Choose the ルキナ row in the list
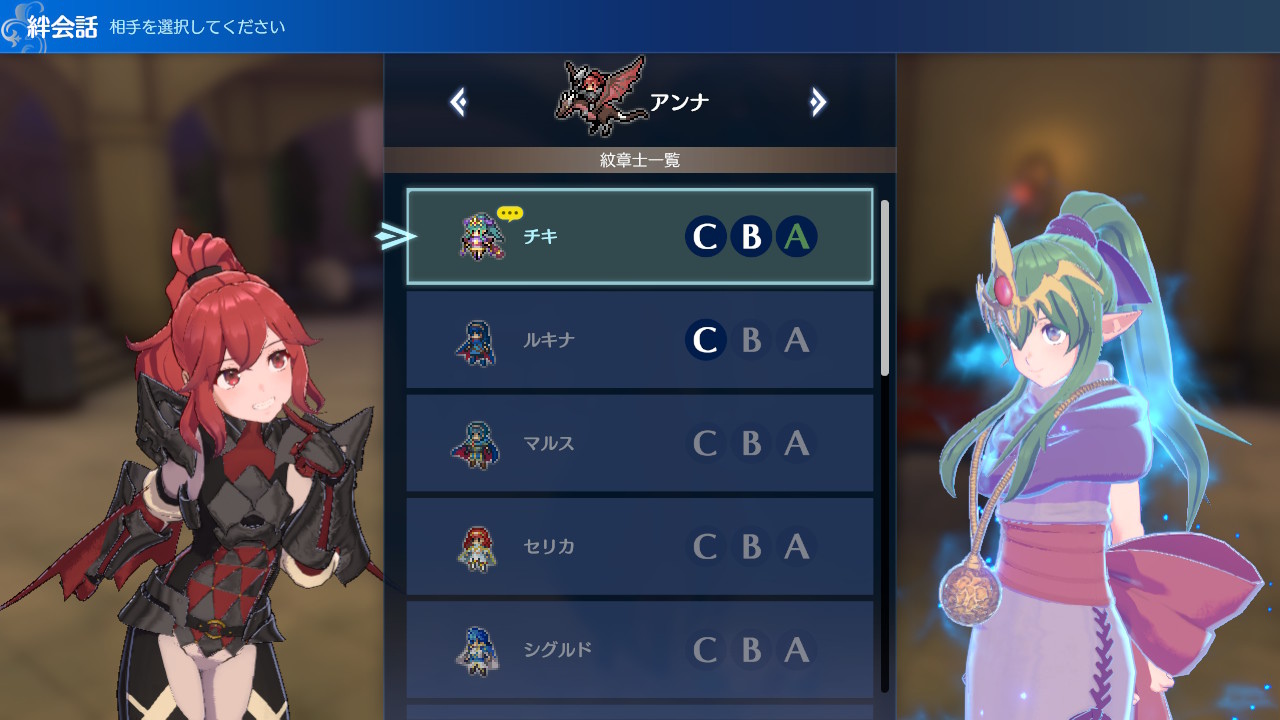 click(x=639, y=340)
